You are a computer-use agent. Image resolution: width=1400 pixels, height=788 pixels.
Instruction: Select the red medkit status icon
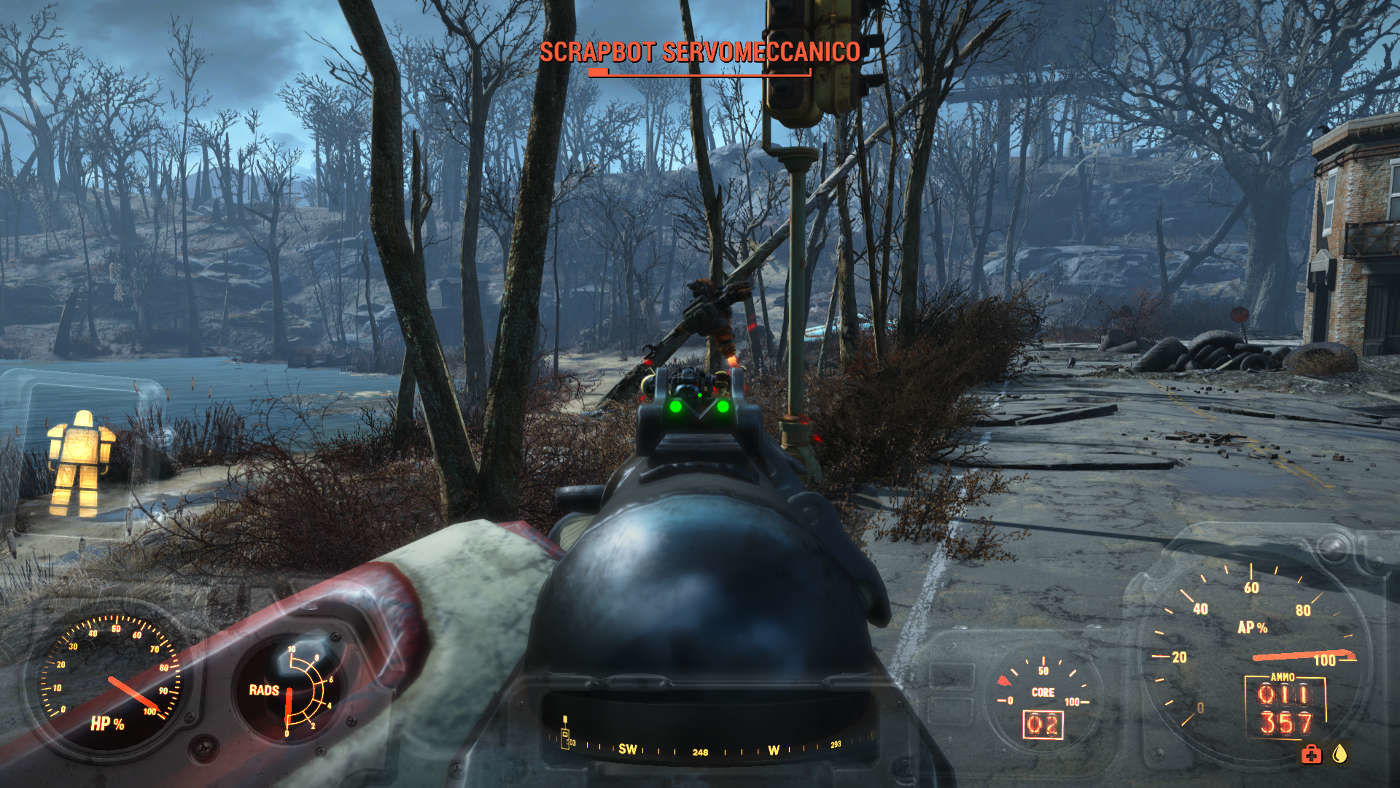(1310, 755)
